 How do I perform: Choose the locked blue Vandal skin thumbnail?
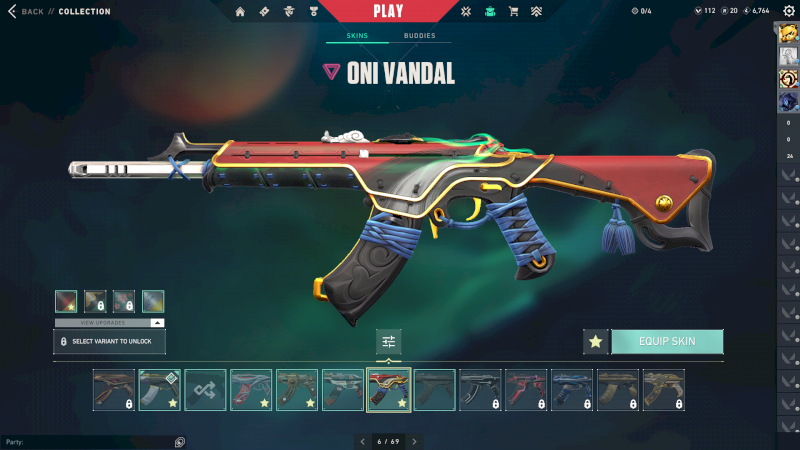pyautogui.click(x=572, y=390)
